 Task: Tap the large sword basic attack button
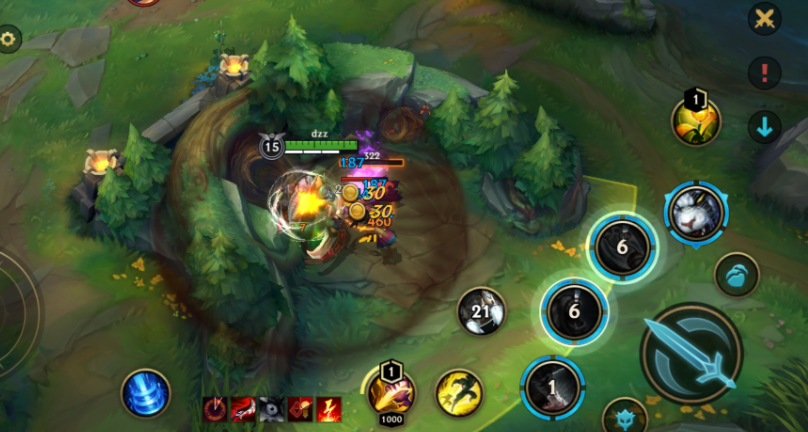(x=691, y=352)
